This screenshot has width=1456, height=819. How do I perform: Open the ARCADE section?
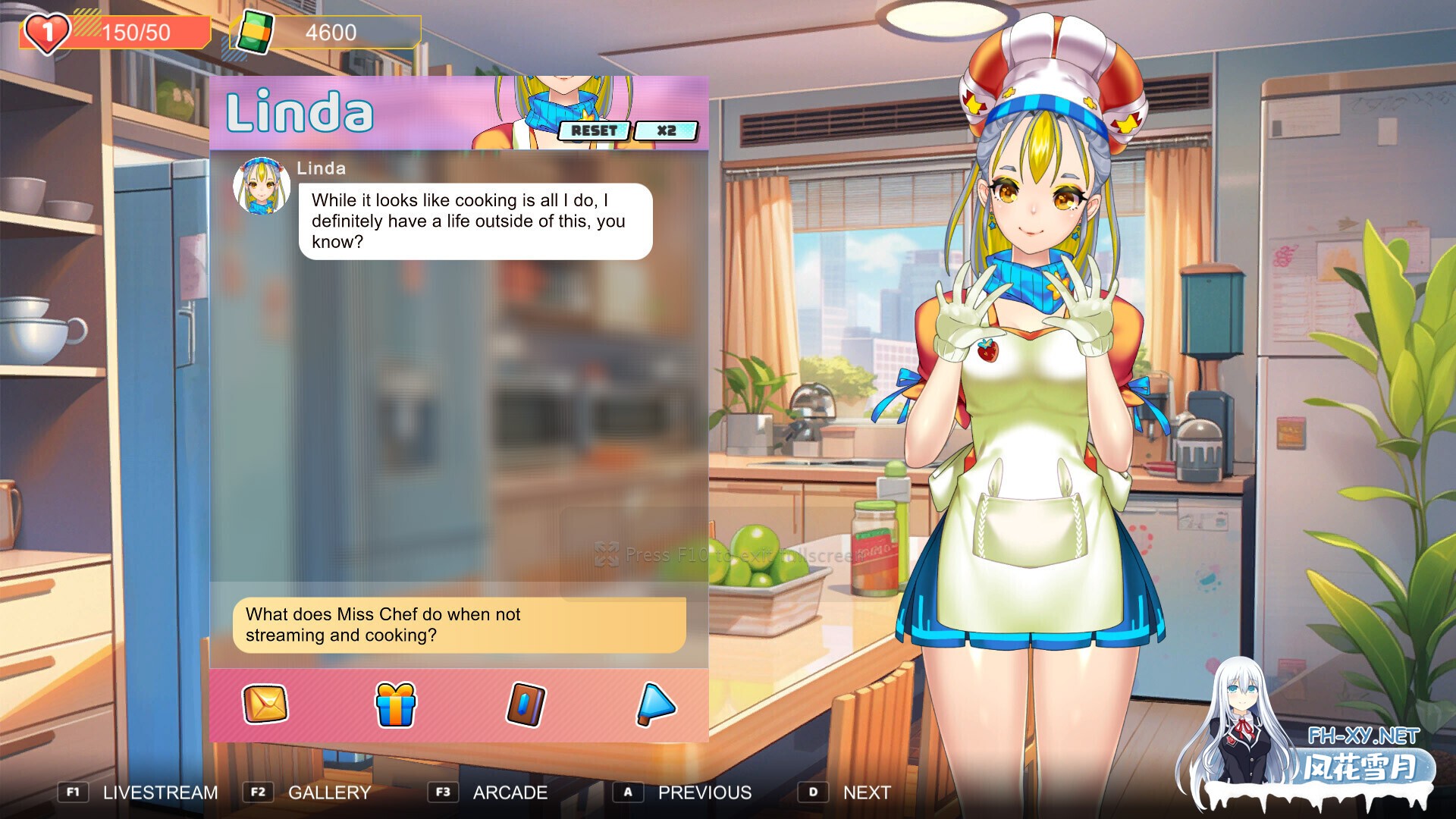pyautogui.click(x=510, y=792)
